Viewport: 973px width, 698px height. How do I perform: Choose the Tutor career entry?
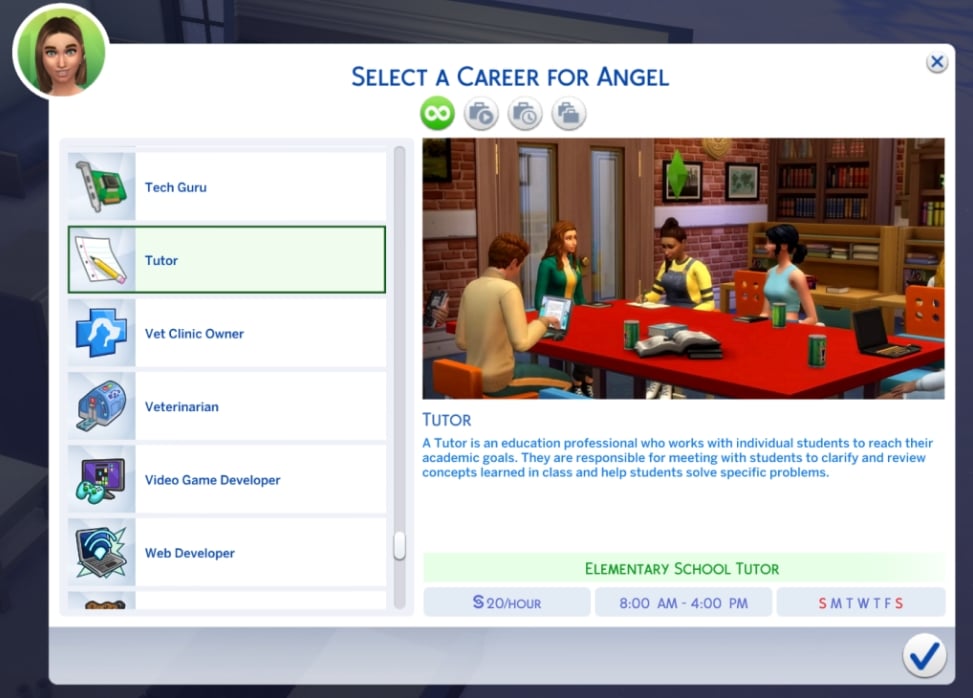(227, 260)
